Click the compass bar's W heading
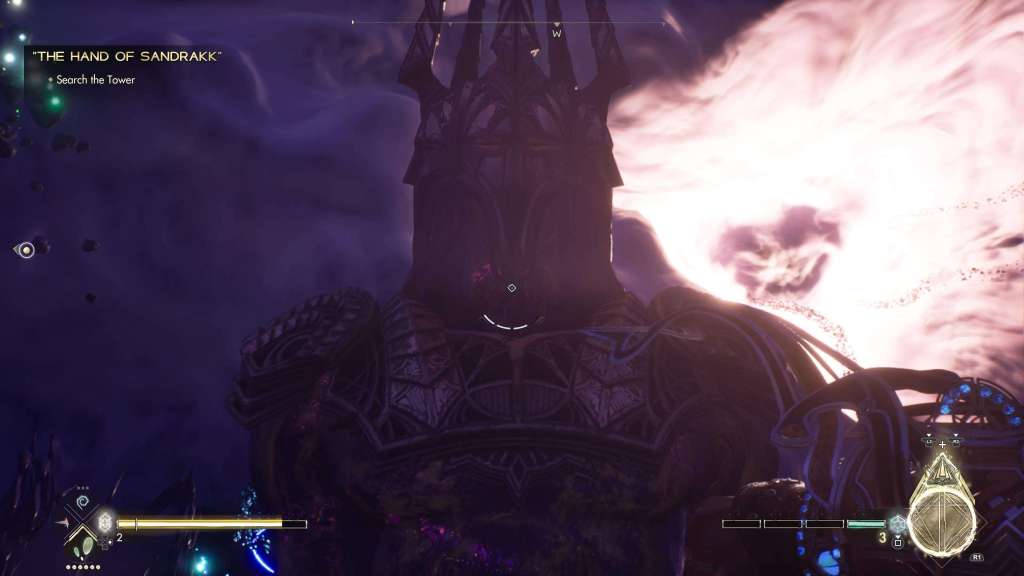The width and height of the screenshot is (1024, 576). coord(557,34)
